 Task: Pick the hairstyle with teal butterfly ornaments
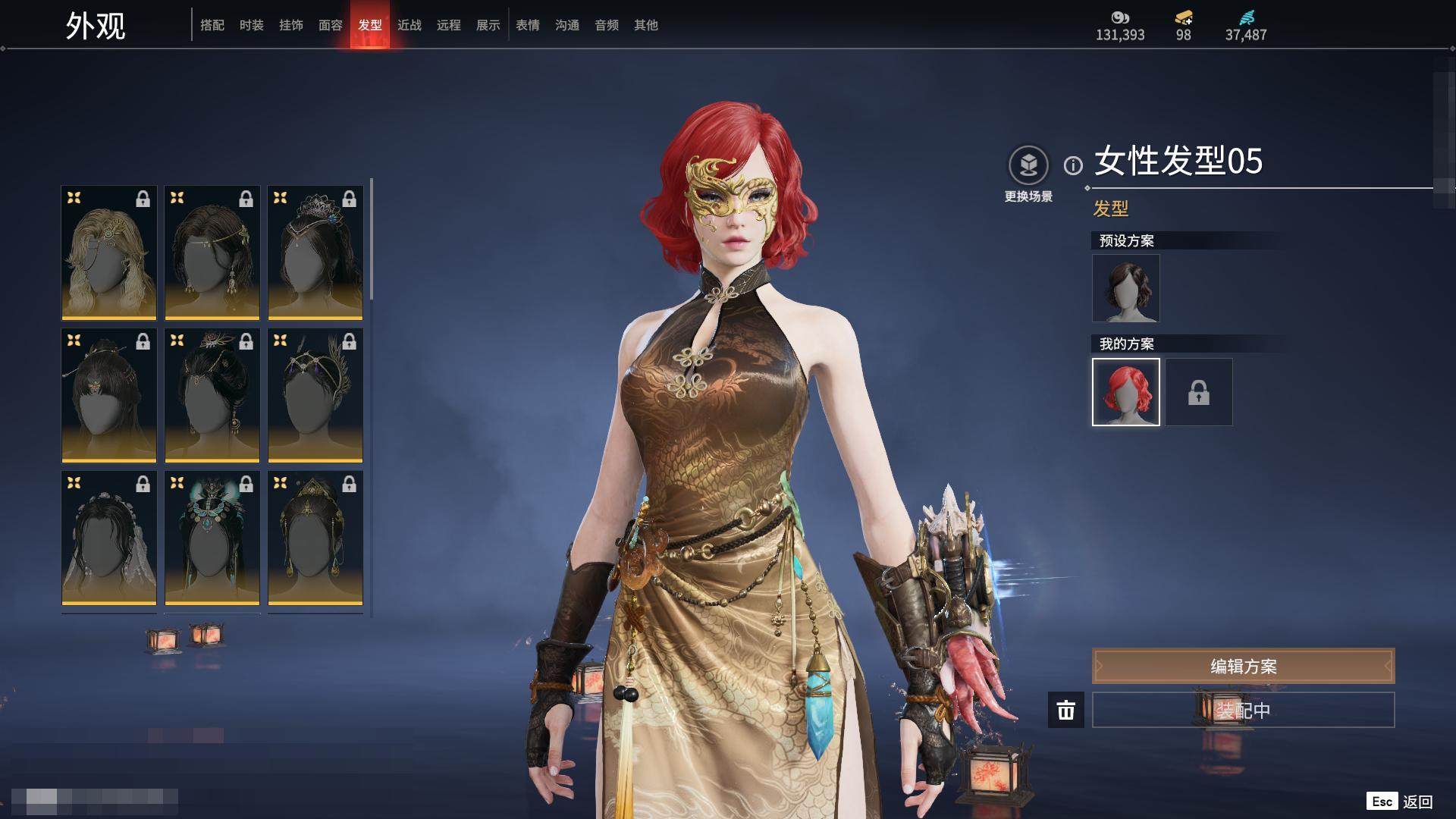[x=212, y=538]
